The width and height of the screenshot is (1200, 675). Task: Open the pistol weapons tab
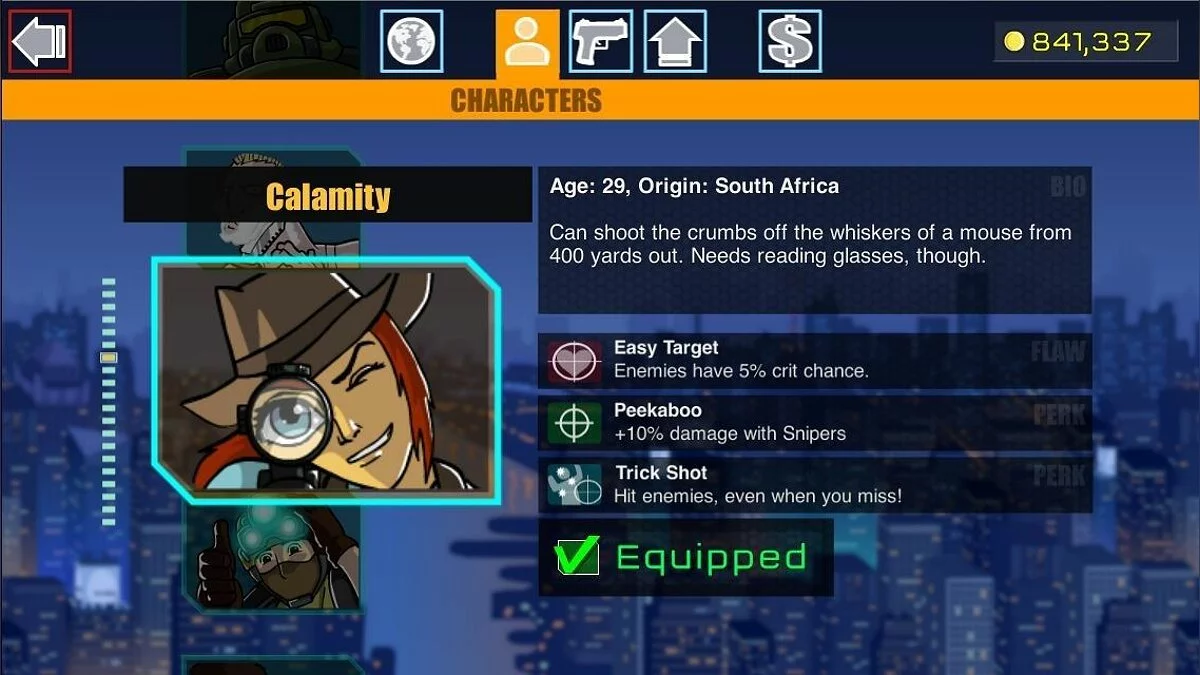coord(600,41)
